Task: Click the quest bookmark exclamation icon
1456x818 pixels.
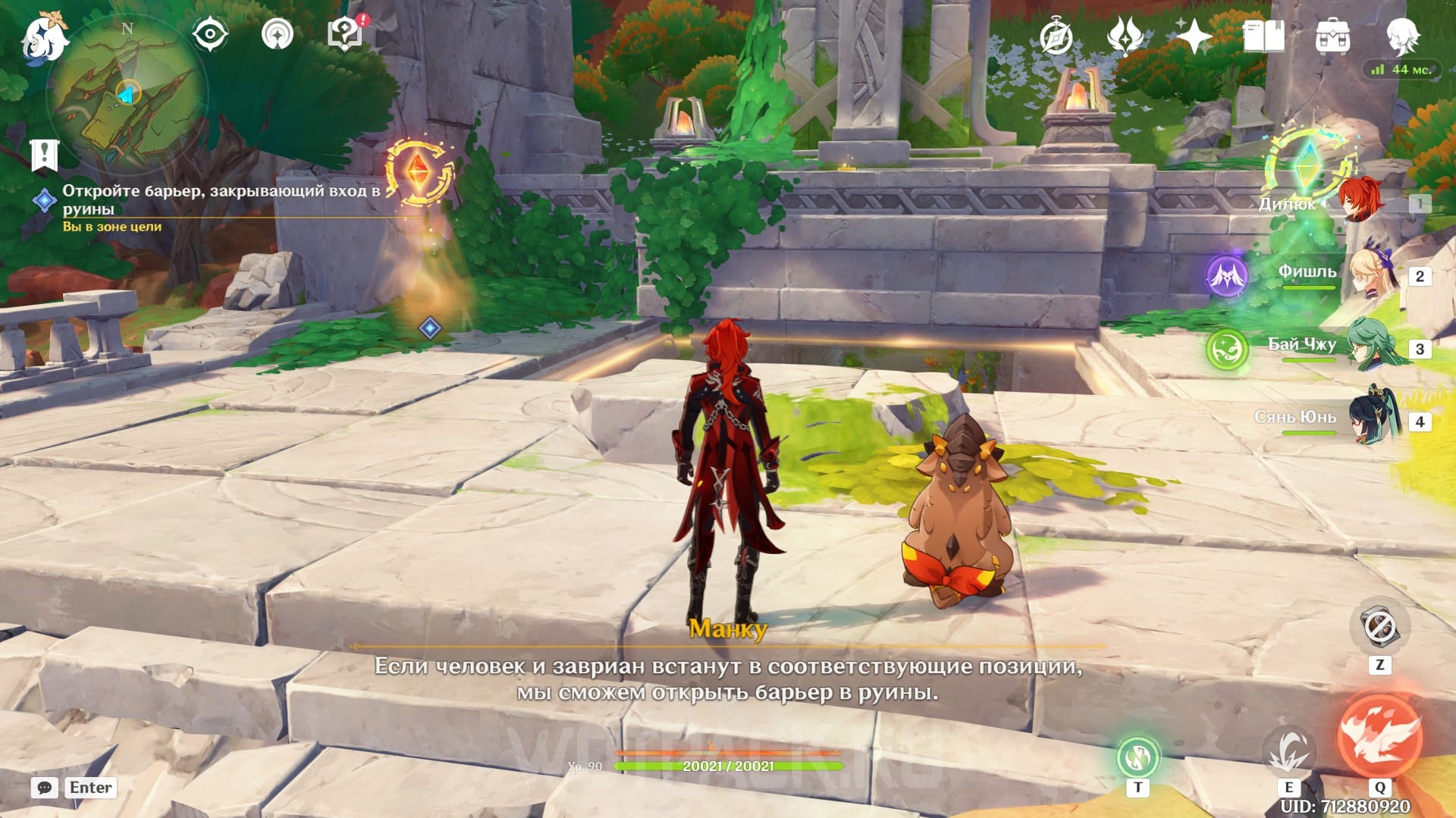Action: [x=44, y=155]
